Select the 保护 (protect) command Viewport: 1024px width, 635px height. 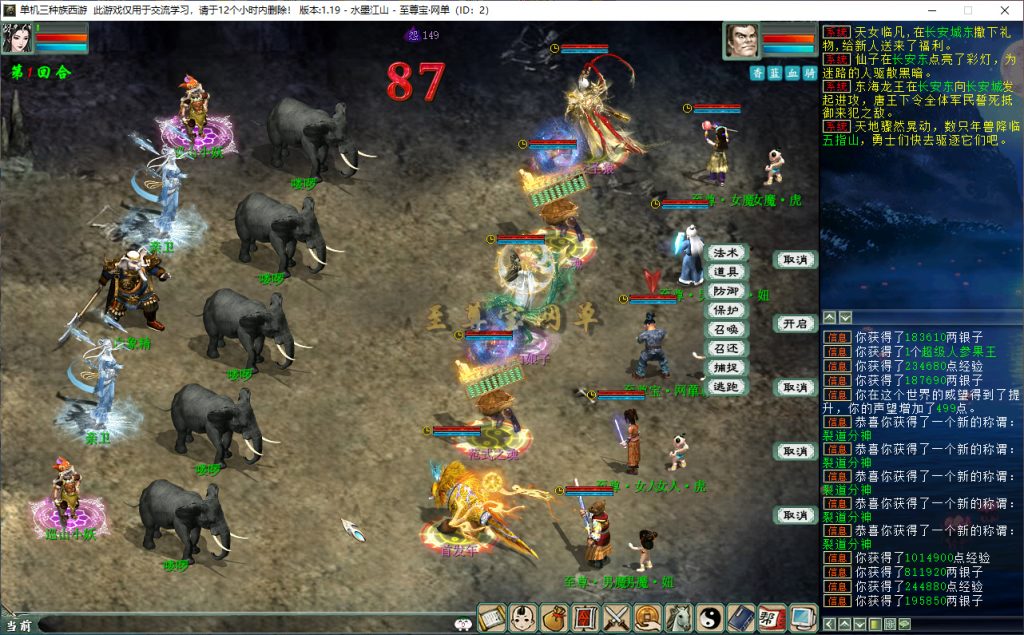click(726, 310)
